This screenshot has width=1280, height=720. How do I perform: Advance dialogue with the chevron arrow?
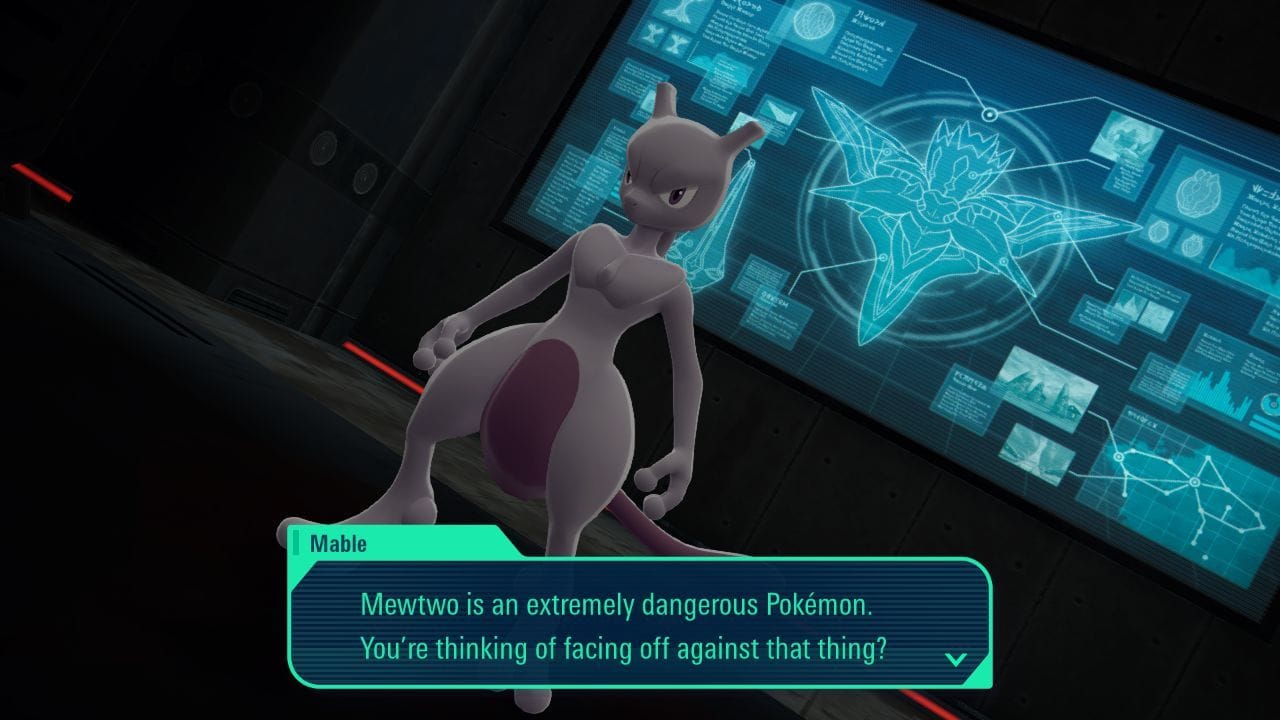coord(958,659)
